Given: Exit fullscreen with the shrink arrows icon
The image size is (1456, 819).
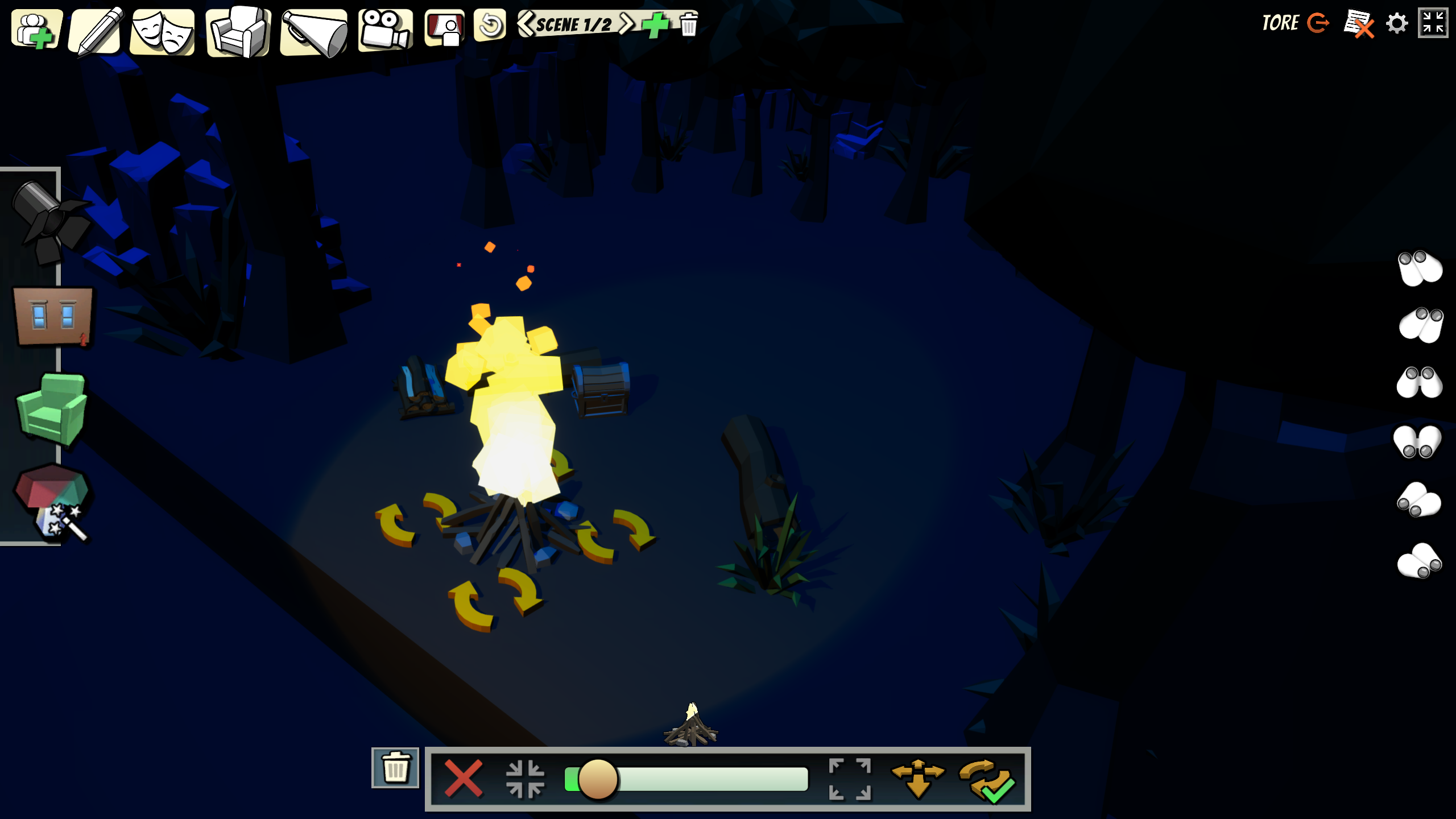Looking at the screenshot, I should 1433,23.
